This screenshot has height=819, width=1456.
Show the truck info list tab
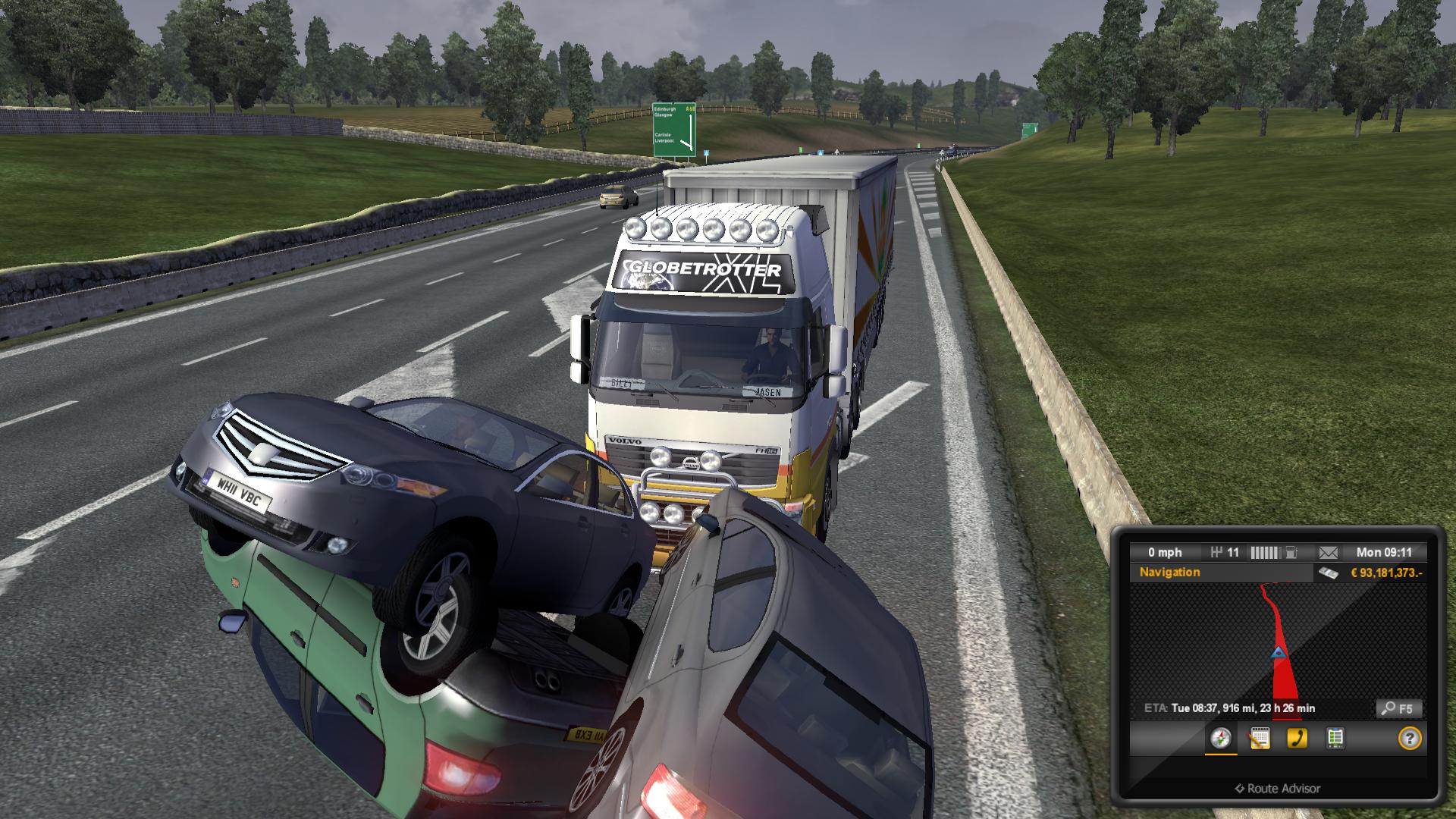(1335, 738)
